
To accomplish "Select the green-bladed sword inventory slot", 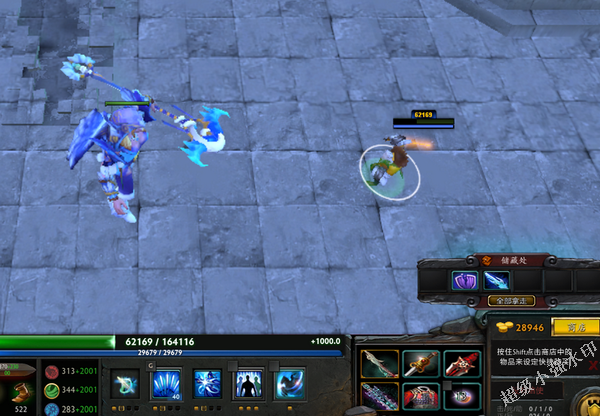I will point(379,364).
